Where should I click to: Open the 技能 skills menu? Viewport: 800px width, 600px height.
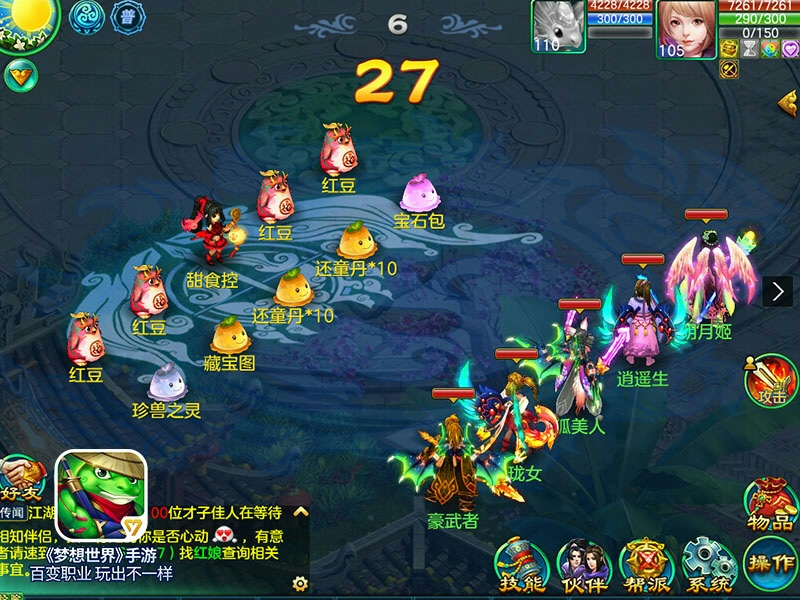click(521, 566)
